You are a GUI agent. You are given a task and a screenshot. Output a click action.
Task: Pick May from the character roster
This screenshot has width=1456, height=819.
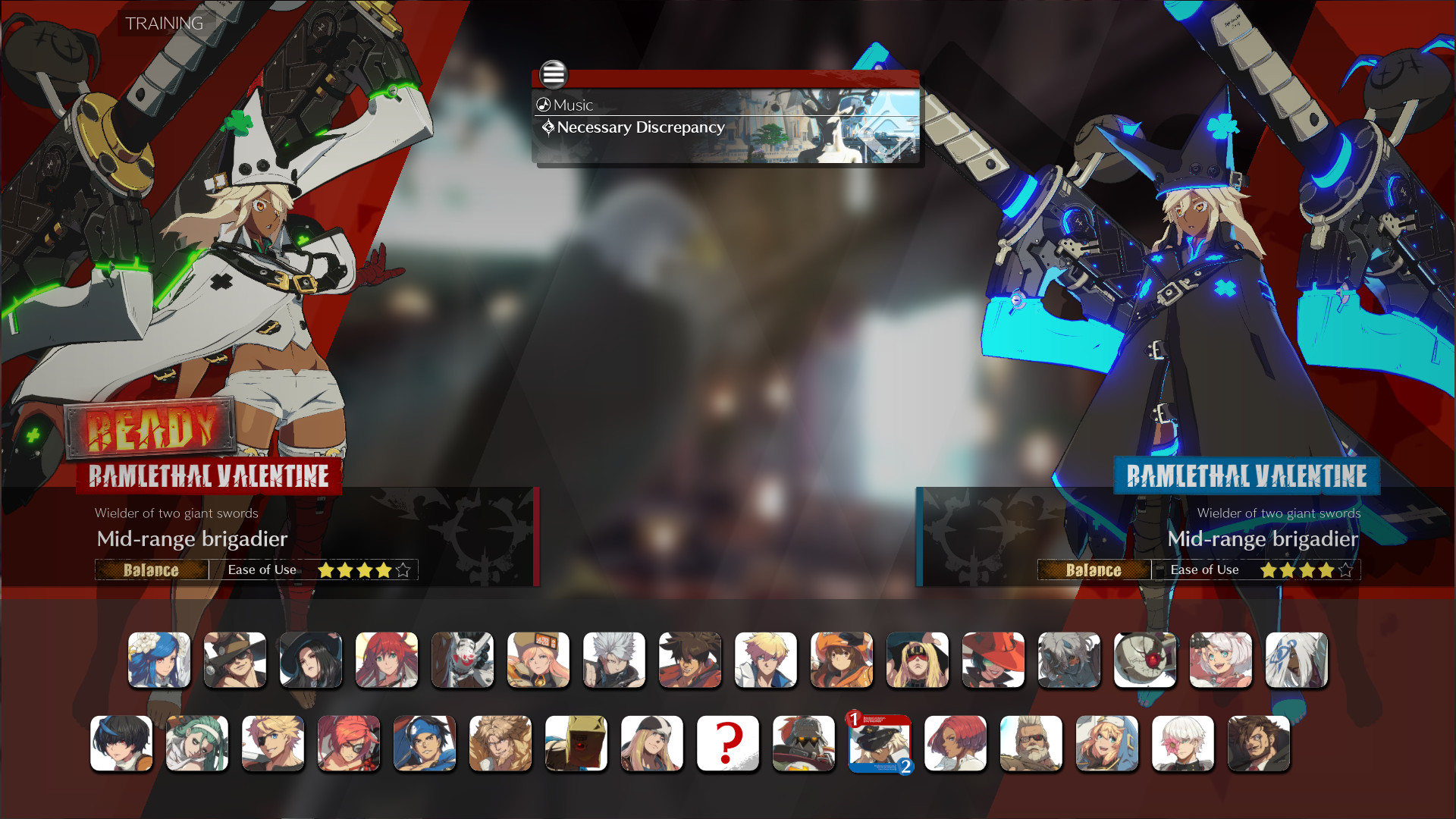(842, 660)
